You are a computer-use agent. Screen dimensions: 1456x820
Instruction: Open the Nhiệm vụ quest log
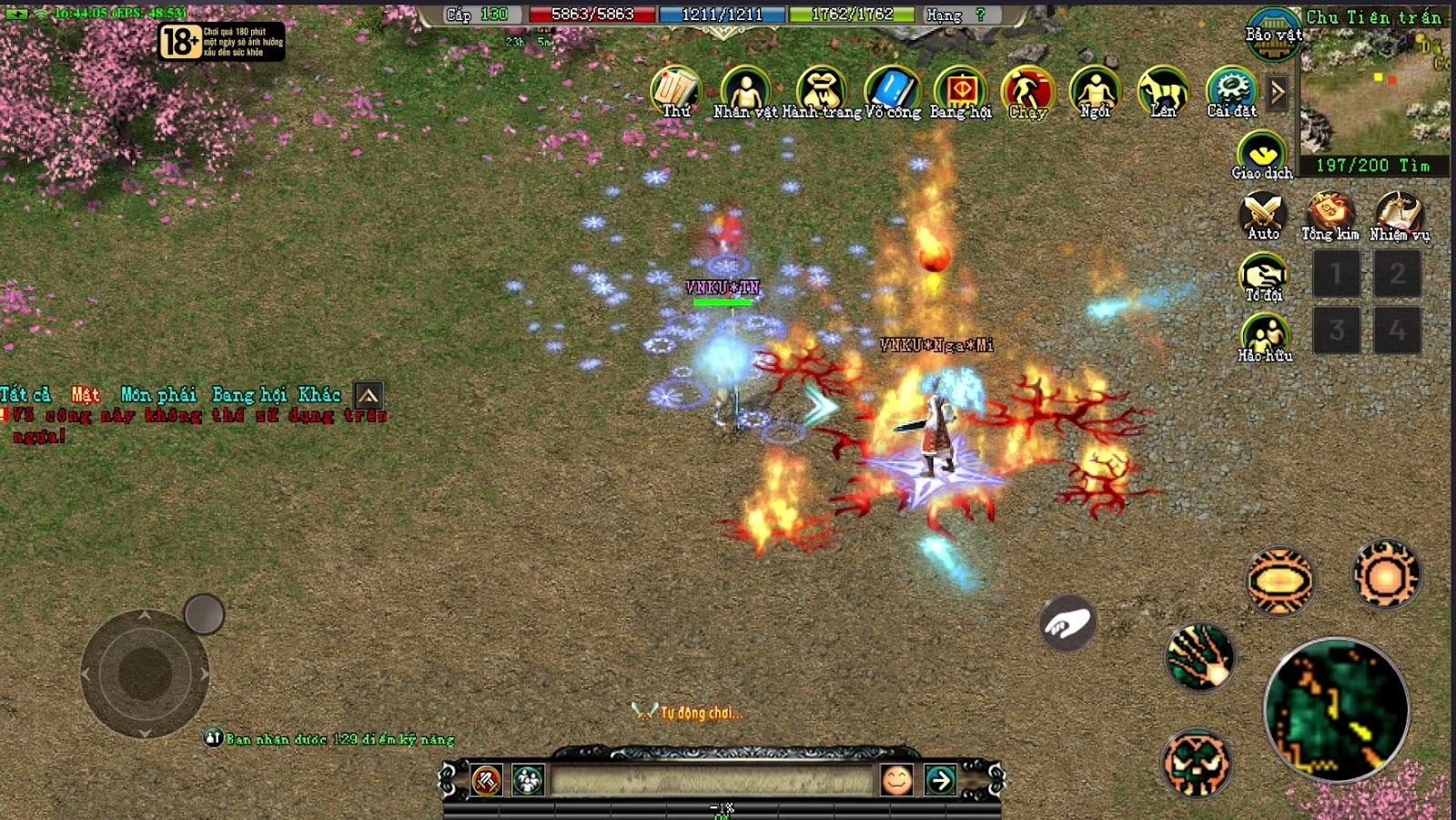1399,215
